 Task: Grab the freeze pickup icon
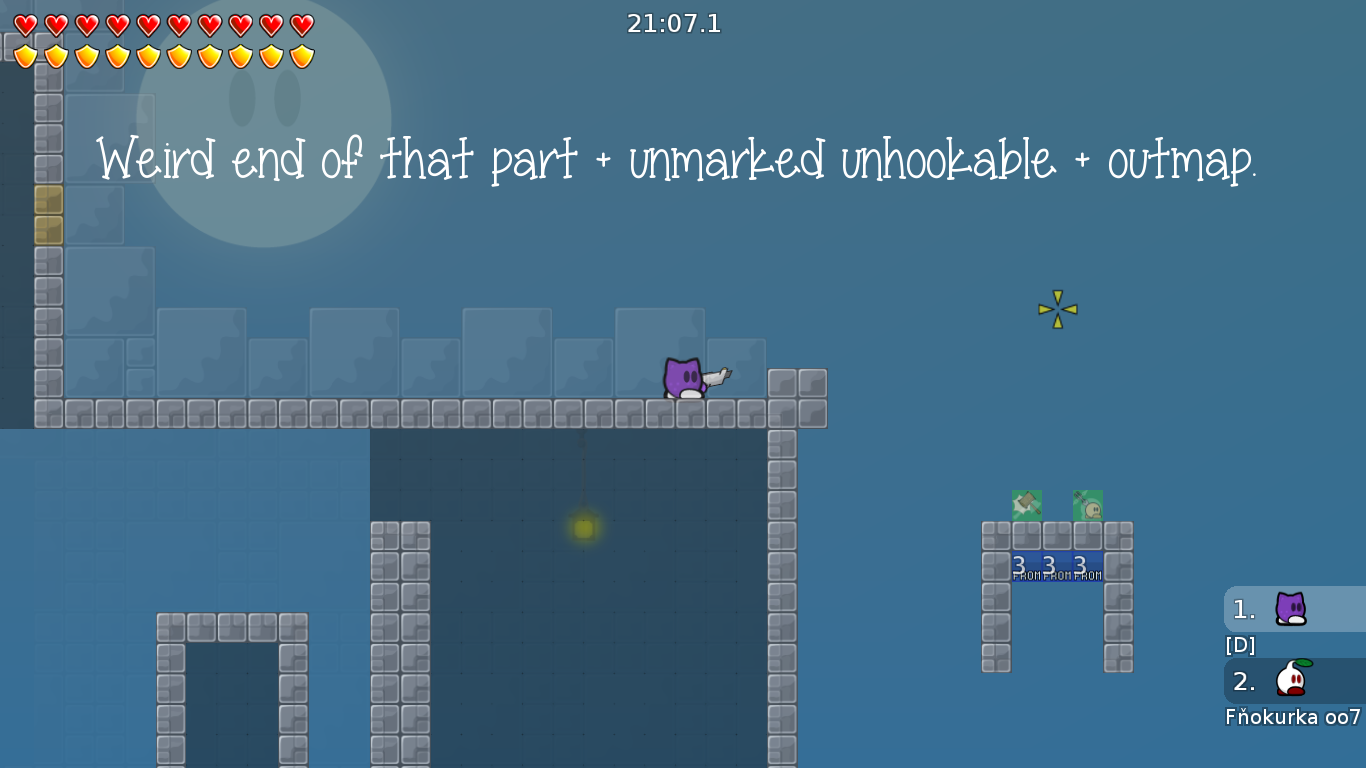click(1086, 505)
